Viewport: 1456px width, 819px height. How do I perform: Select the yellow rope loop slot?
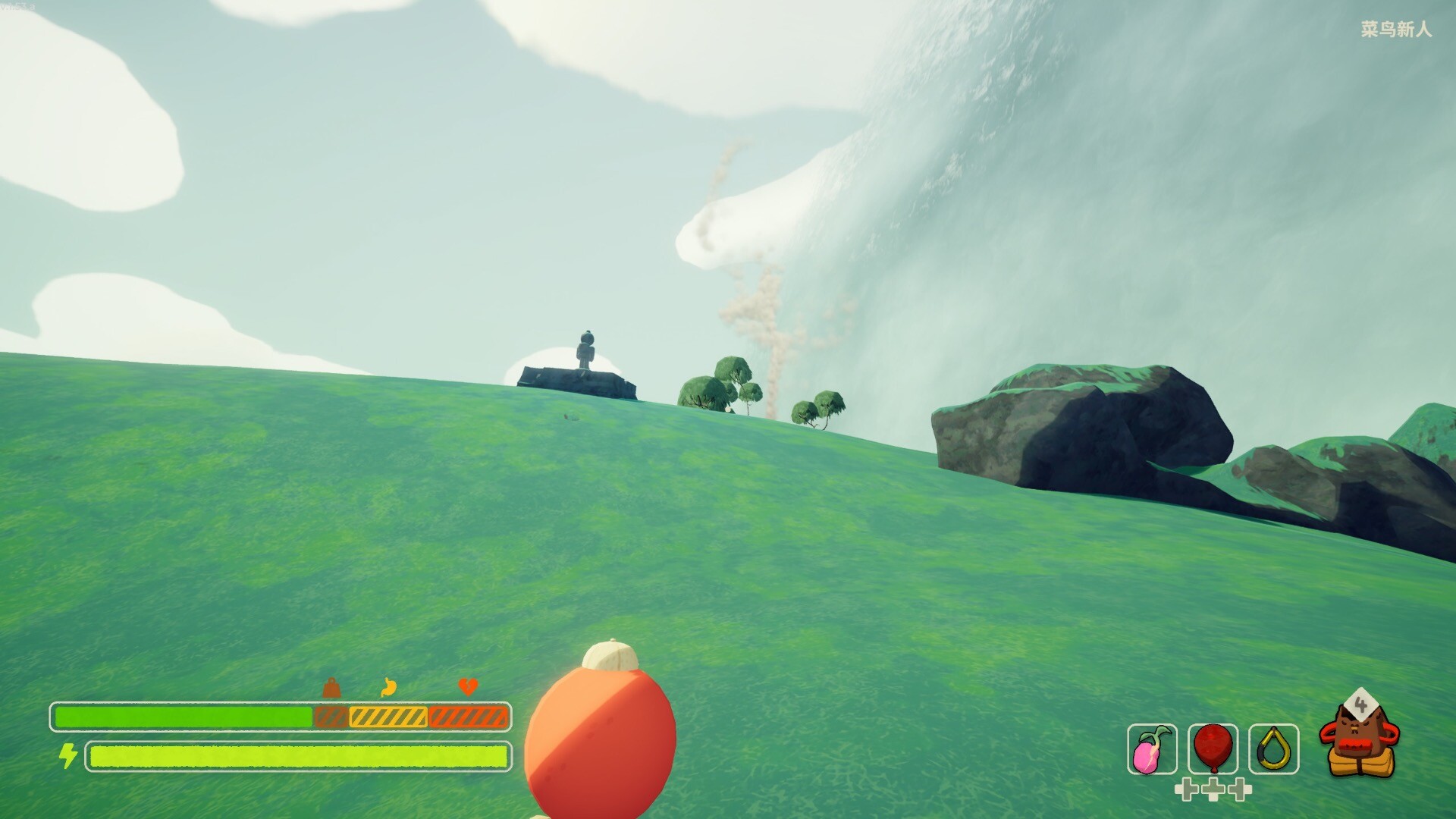click(x=1273, y=749)
